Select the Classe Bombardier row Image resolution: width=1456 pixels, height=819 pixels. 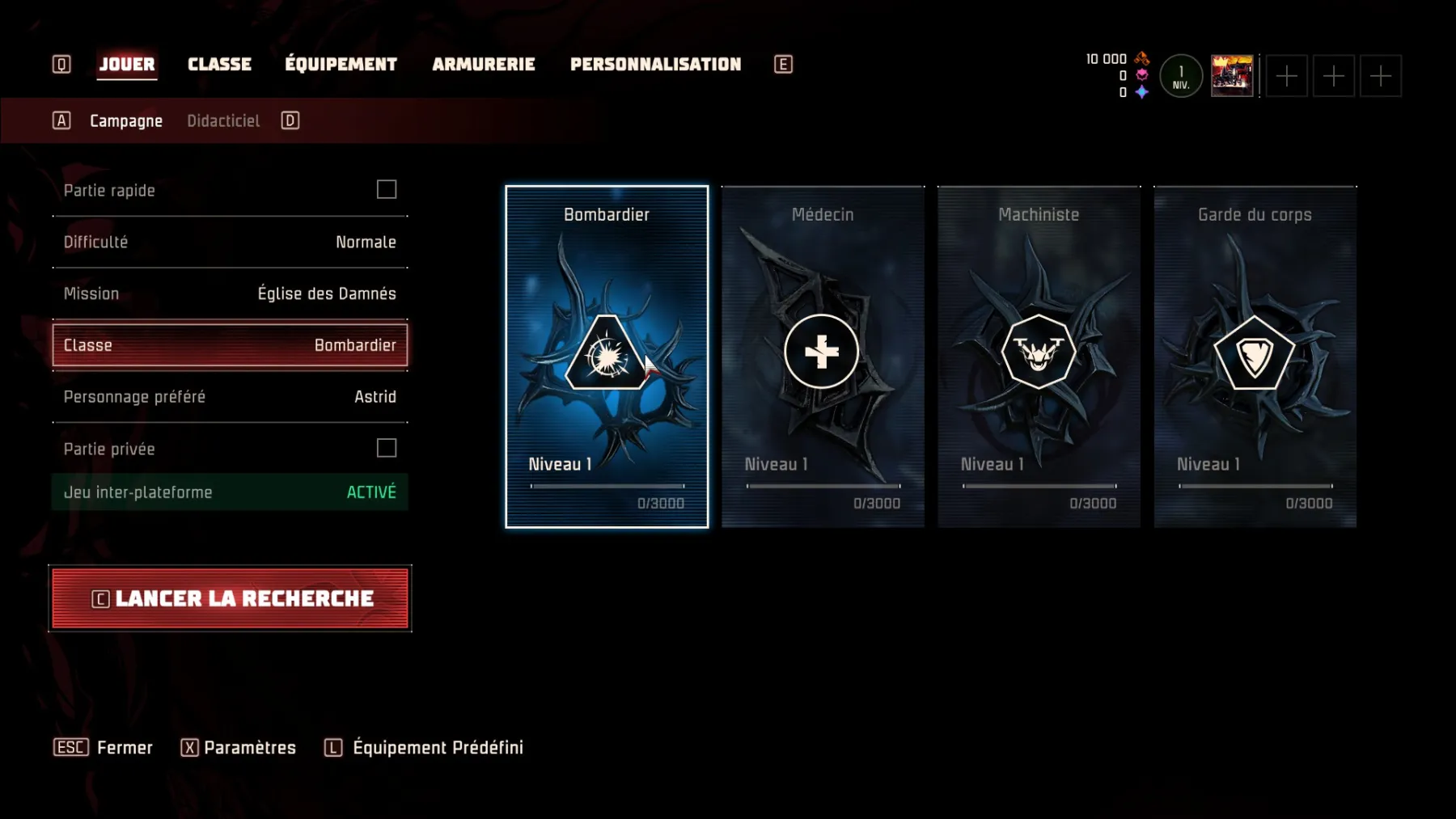tap(230, 346)
